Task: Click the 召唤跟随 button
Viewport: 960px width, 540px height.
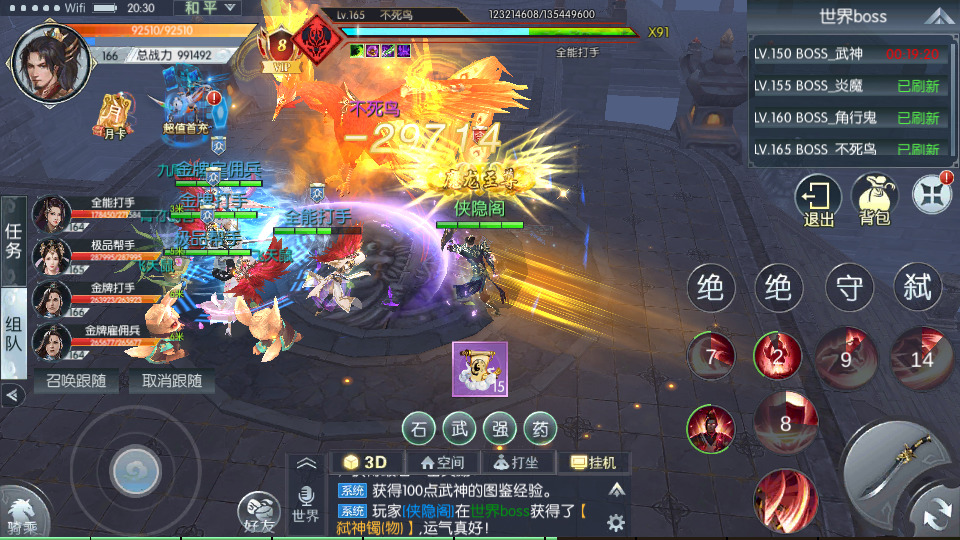Action: pyautogui.click(x=76, y=381)
